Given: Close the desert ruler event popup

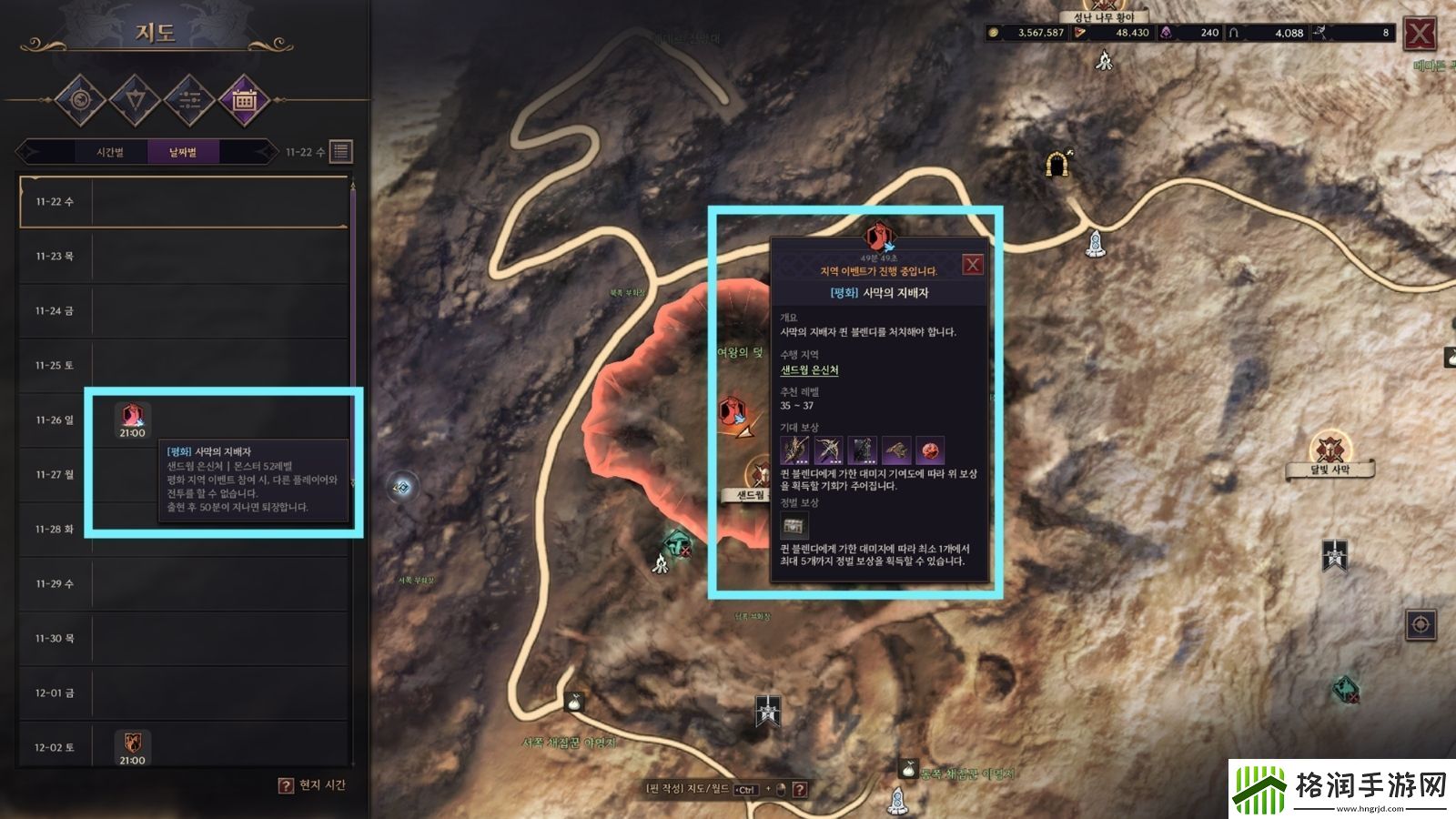Looking at the screenshot, I should (x=973, y=265).
